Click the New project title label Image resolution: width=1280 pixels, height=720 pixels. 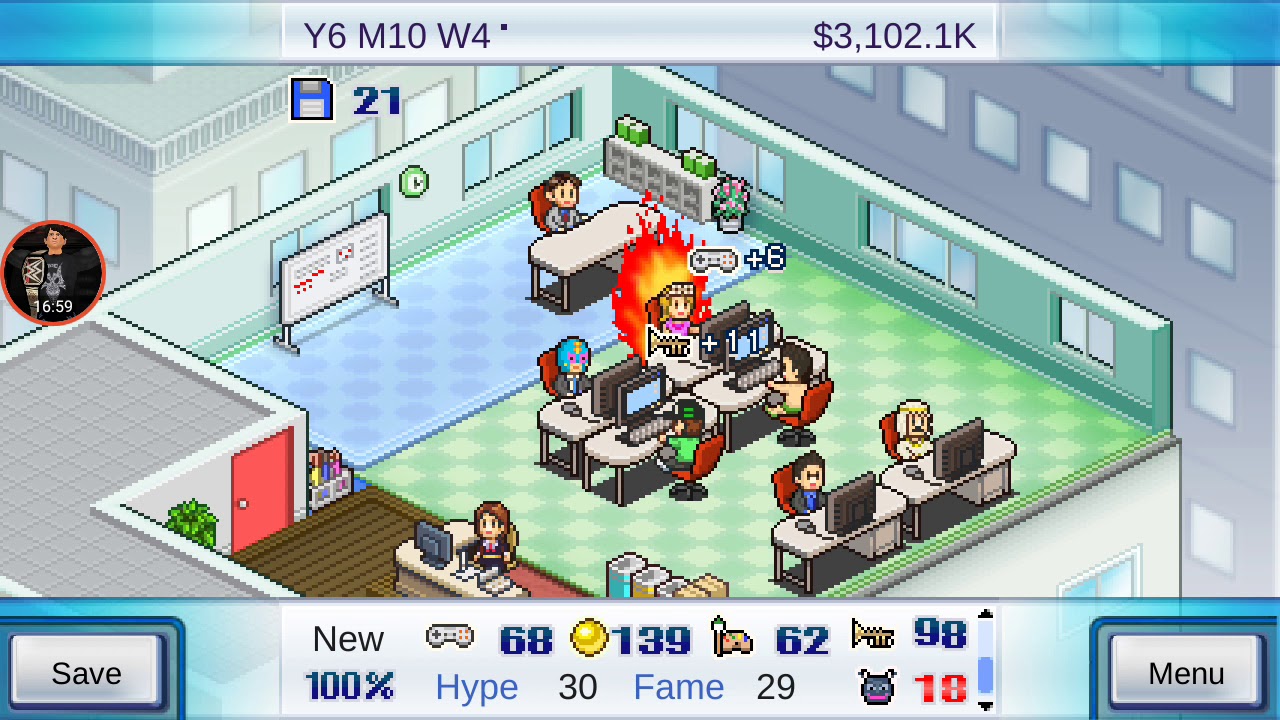(349, 638)
